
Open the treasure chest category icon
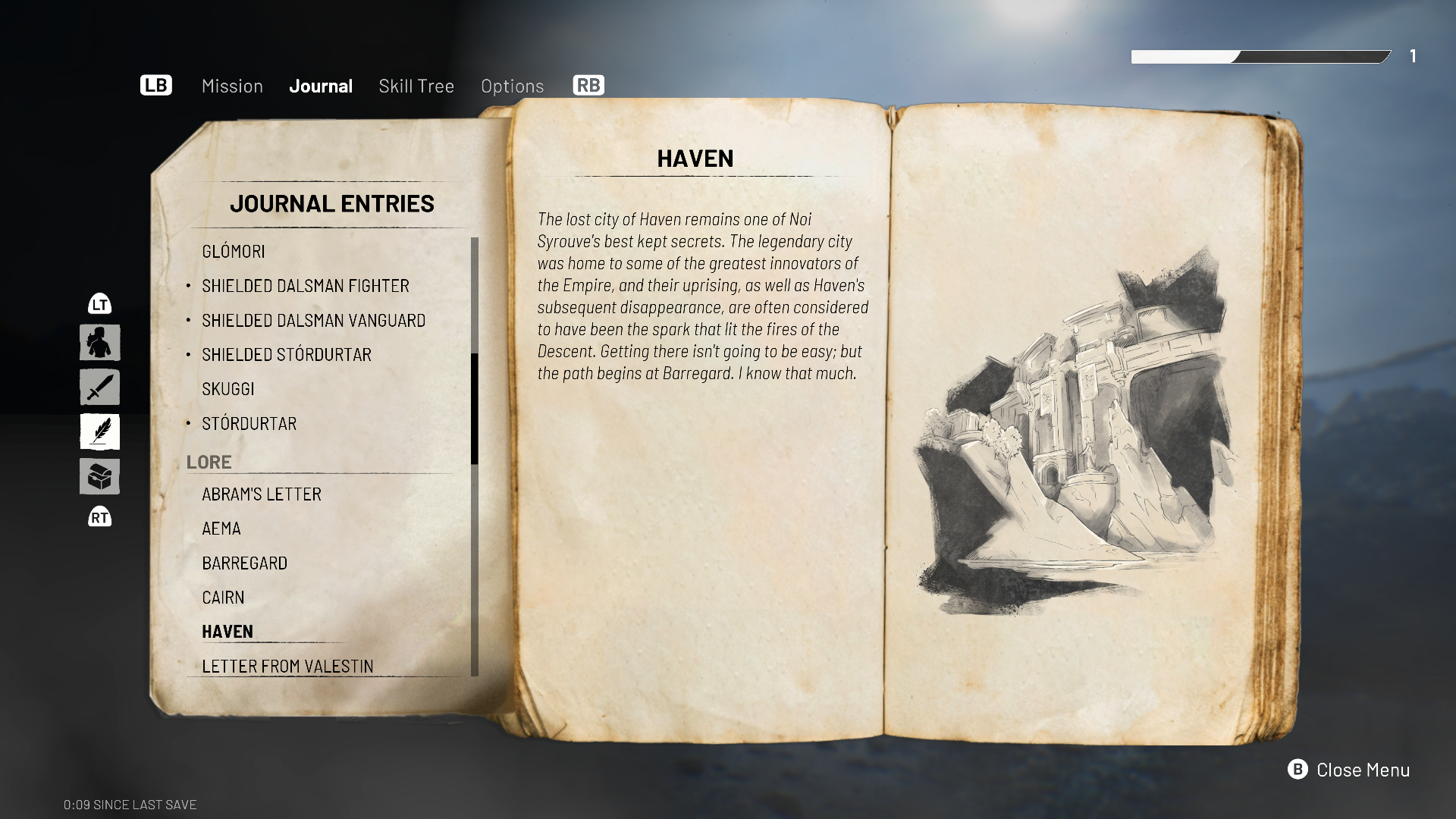100,477
